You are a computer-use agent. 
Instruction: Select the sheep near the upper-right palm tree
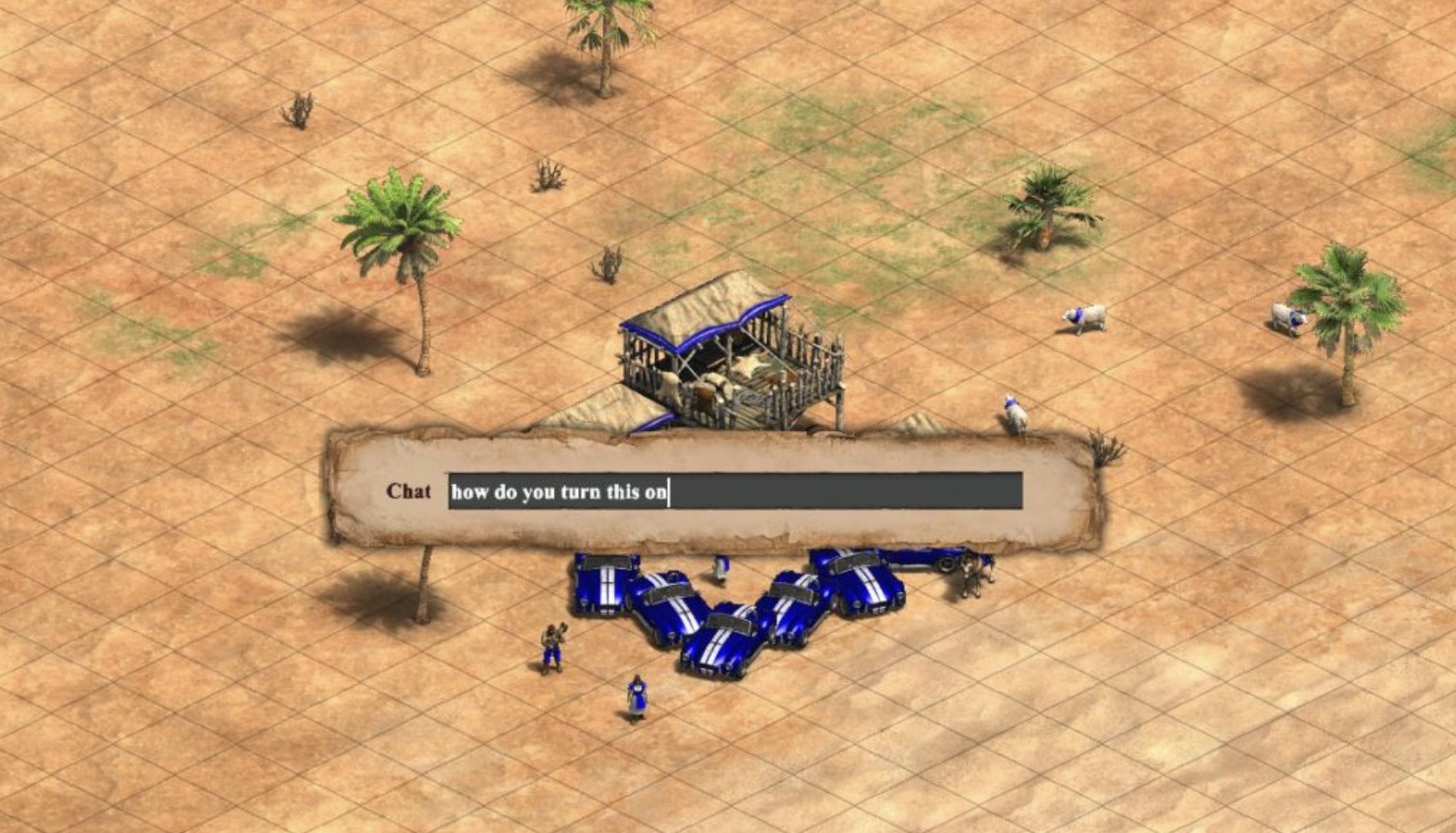[x=1084, y=316]
